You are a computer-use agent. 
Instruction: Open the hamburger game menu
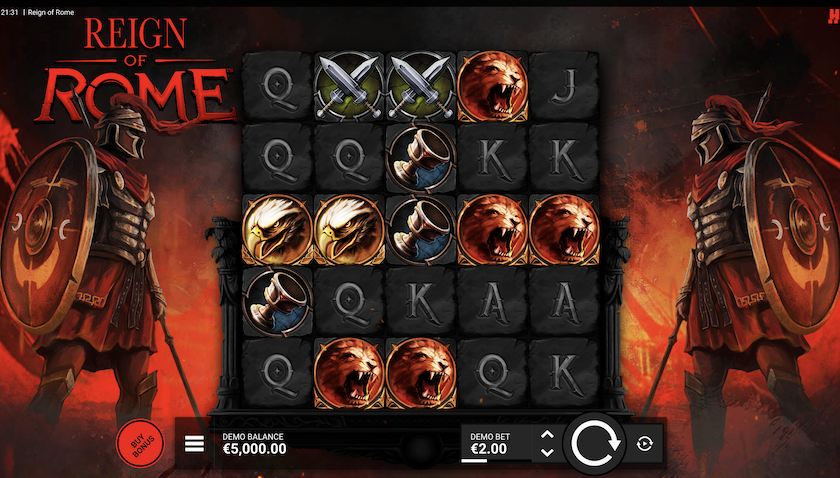[194, 443]
